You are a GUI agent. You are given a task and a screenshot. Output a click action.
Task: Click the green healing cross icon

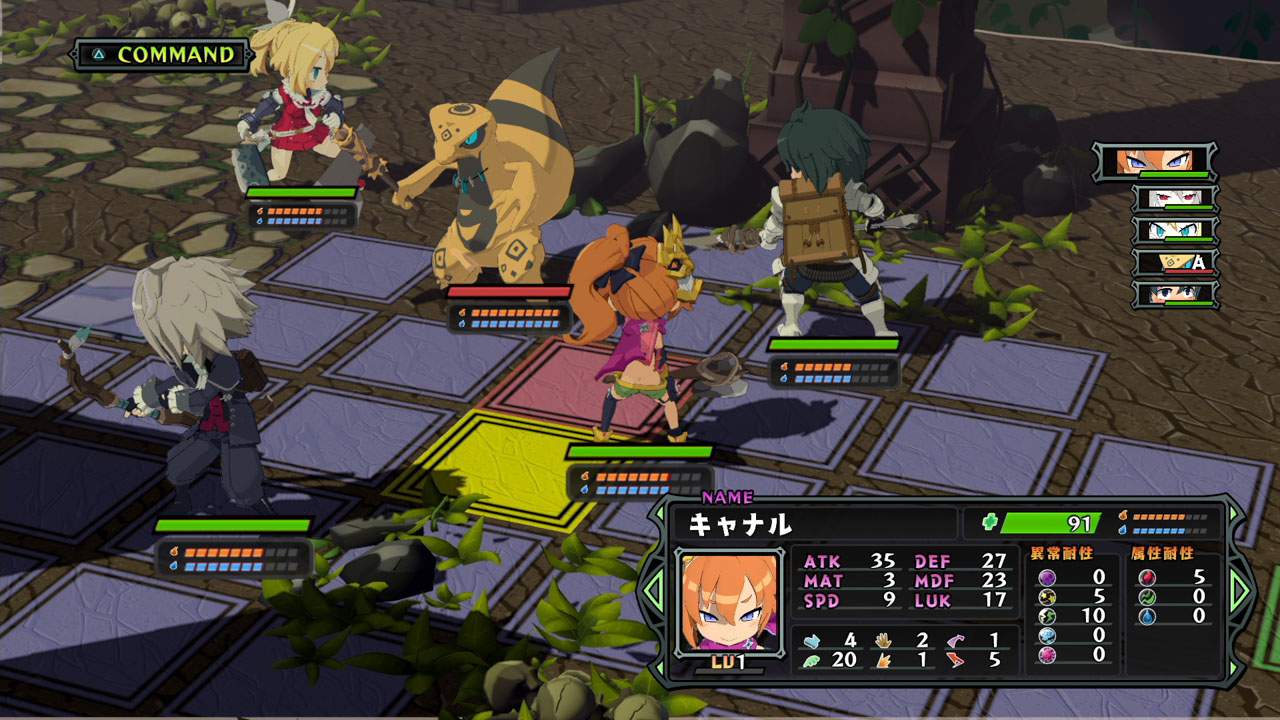[x=989, y=520]
